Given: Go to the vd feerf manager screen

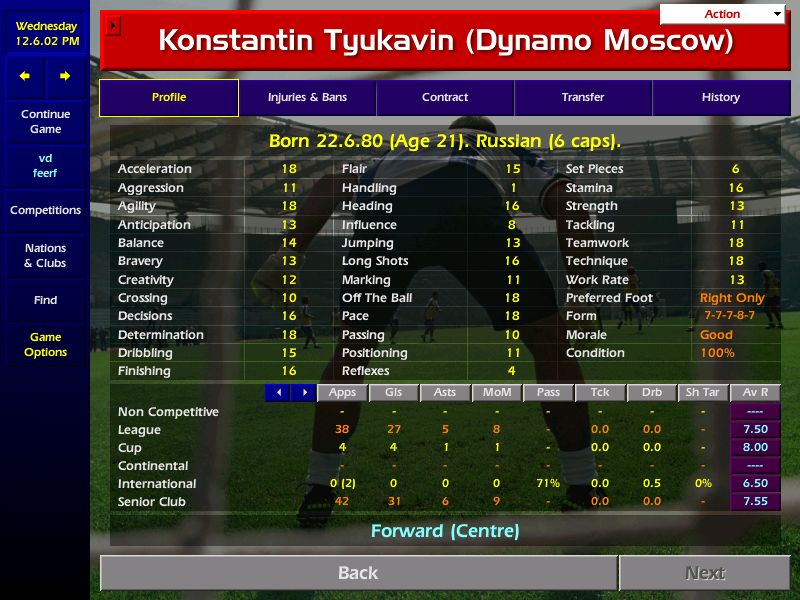Looking at the screenshot, I should click(45, 165).
